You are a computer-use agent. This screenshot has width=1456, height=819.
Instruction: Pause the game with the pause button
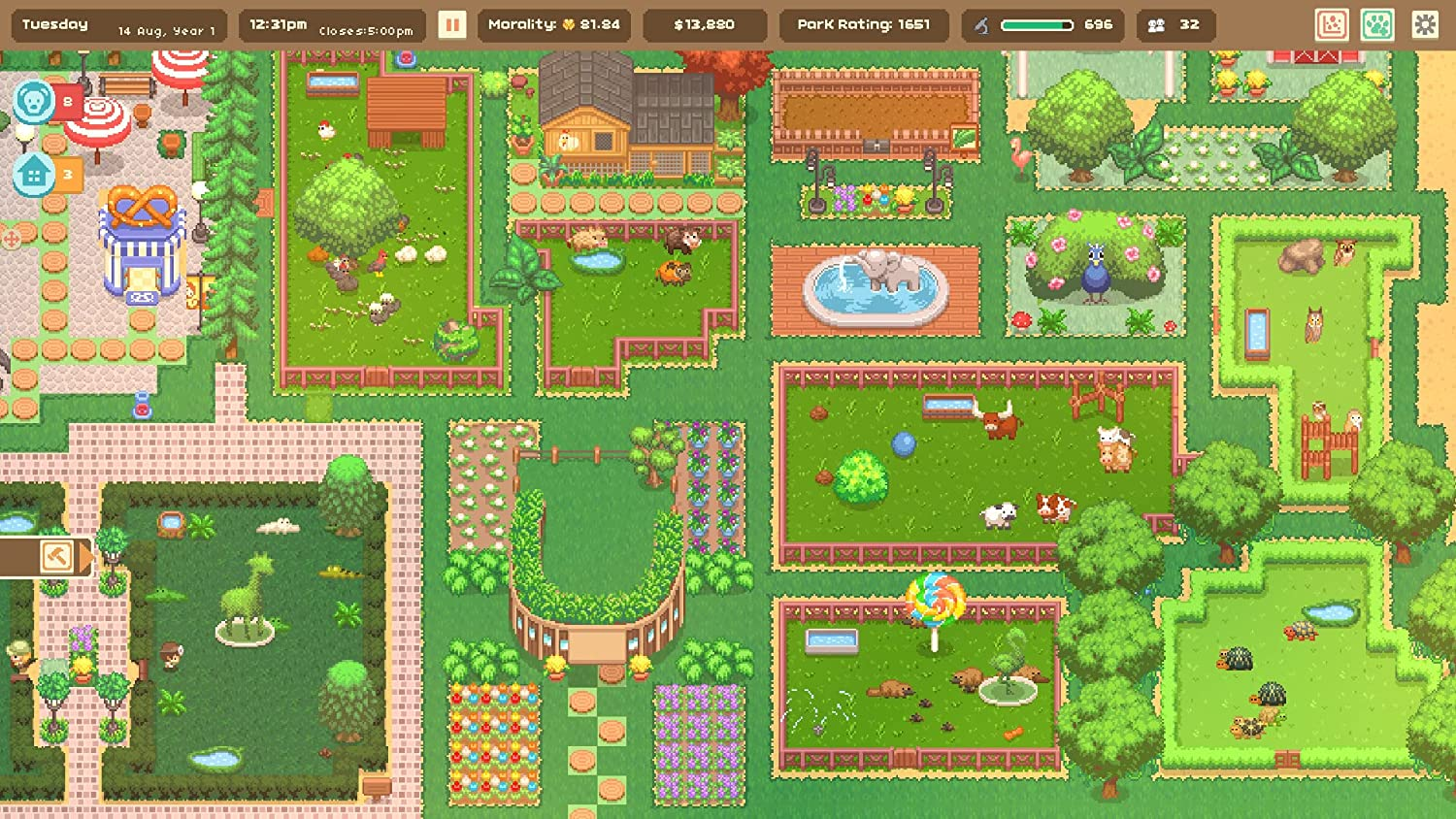tap(450, 24)
